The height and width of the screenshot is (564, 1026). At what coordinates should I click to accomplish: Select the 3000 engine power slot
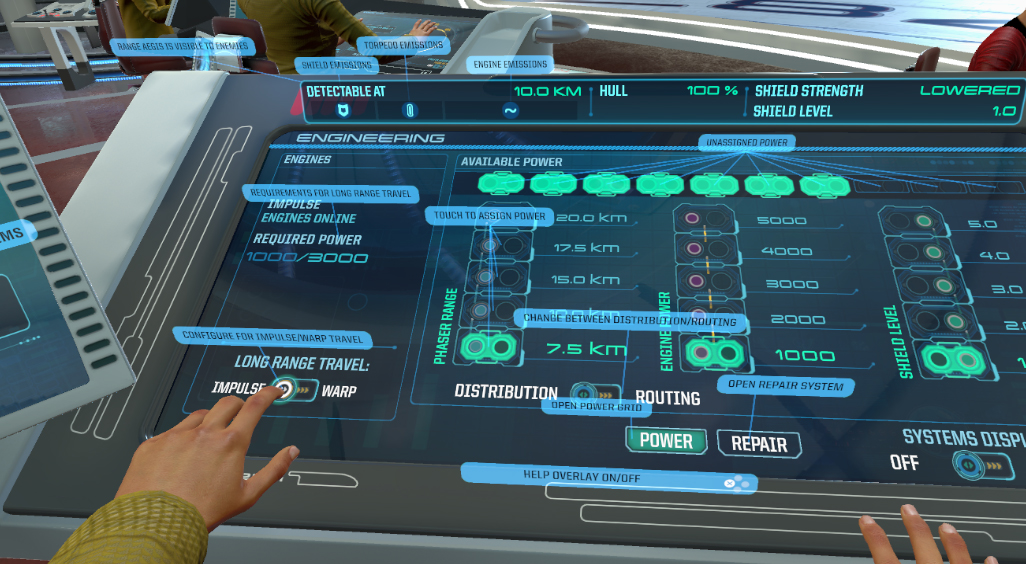pos(700,283)
